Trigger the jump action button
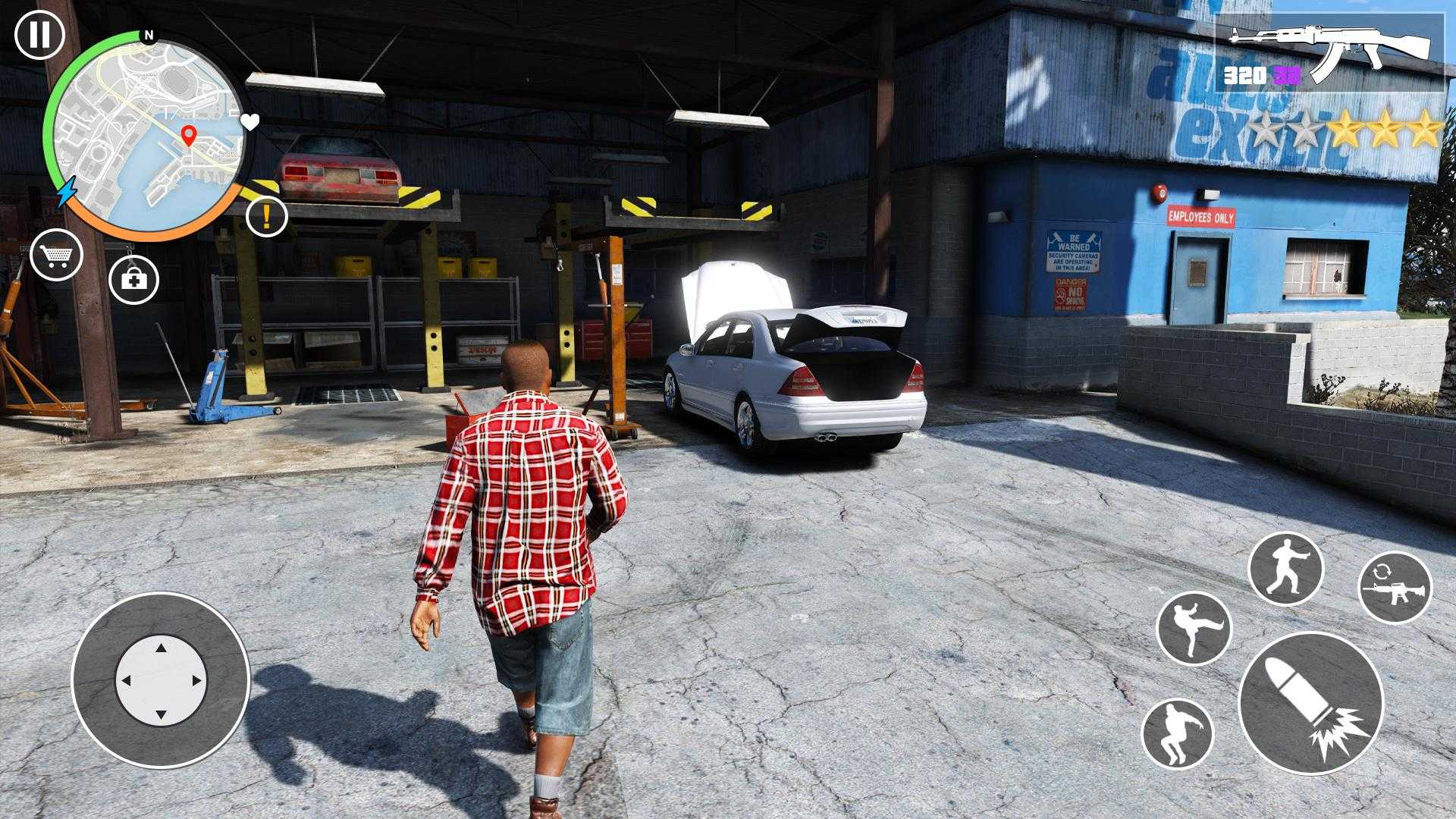The image size is (1456, 819). [x=1177, y=733]
